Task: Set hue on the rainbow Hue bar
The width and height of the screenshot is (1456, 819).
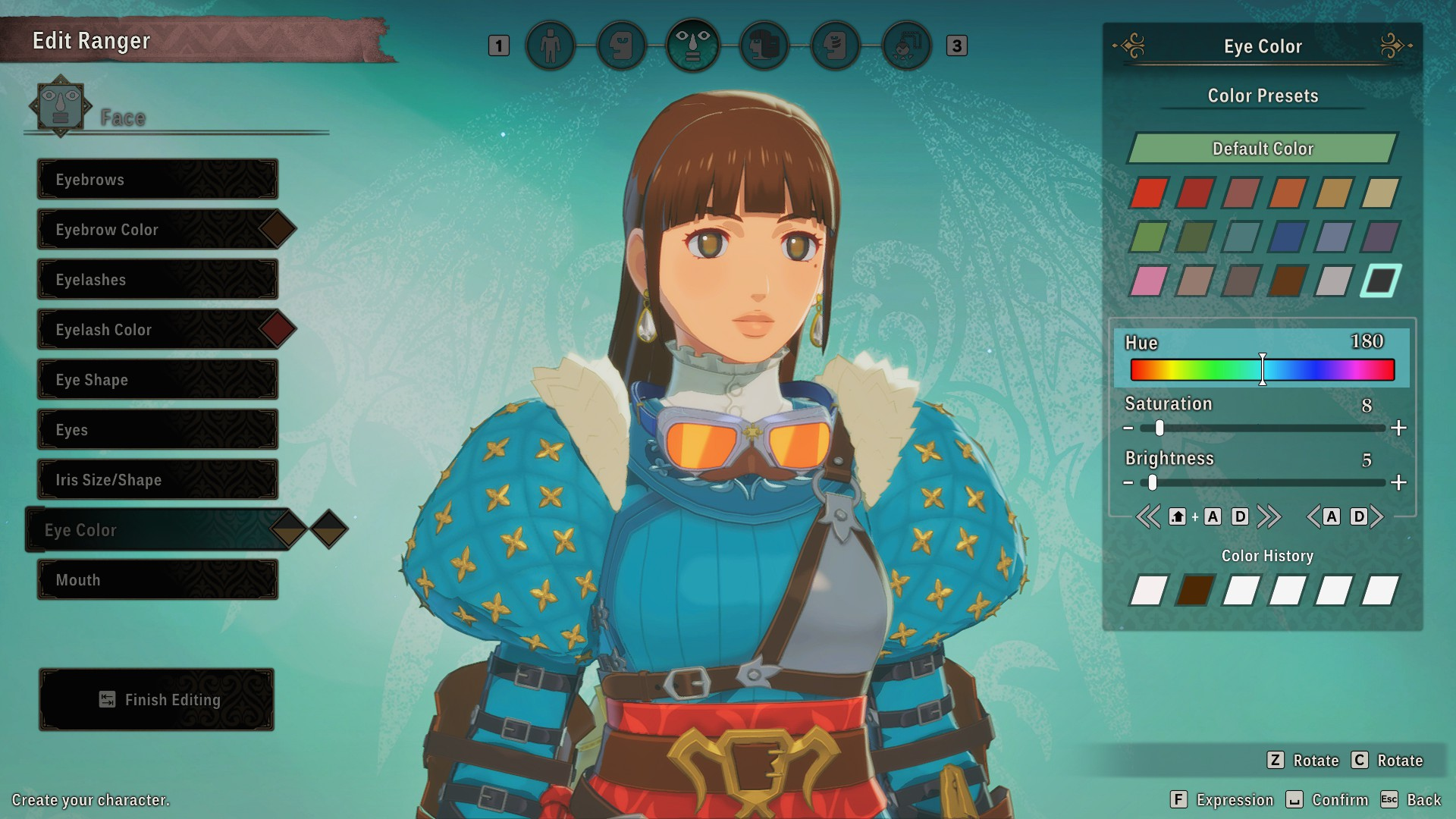Action: [1263, 370]
